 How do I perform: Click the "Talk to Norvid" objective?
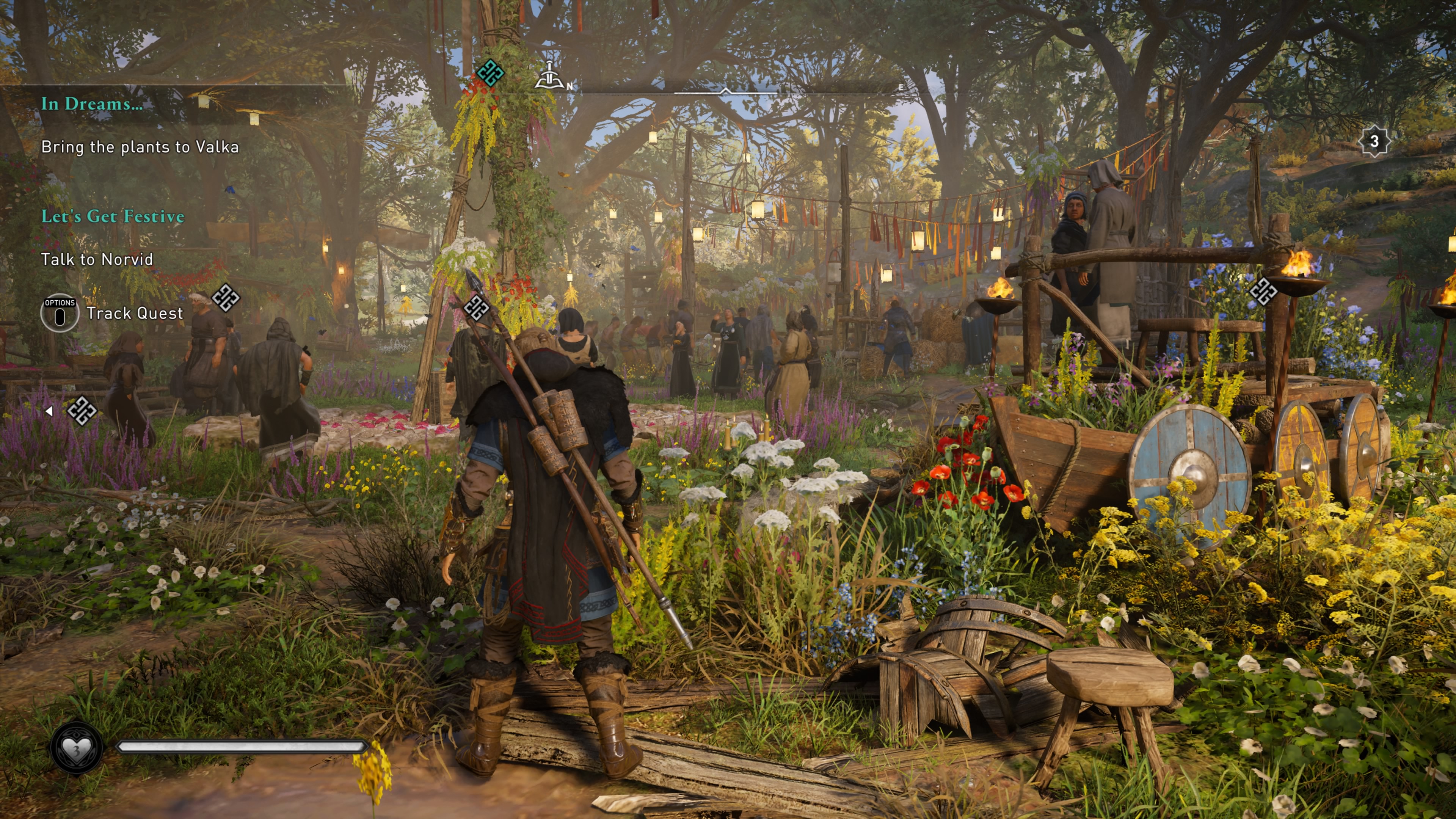coord(97,260)
